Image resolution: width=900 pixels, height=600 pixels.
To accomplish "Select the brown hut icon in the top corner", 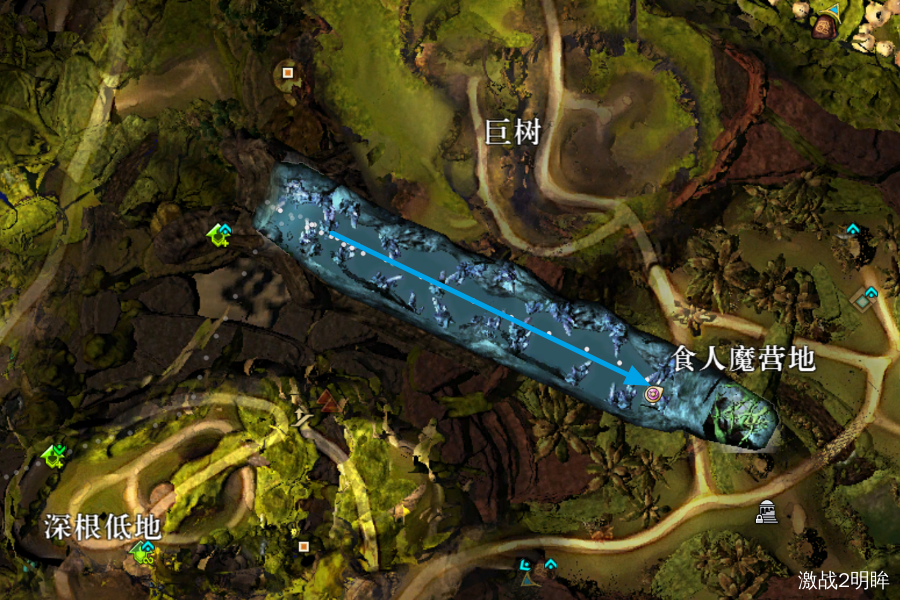I will point(824,26).
